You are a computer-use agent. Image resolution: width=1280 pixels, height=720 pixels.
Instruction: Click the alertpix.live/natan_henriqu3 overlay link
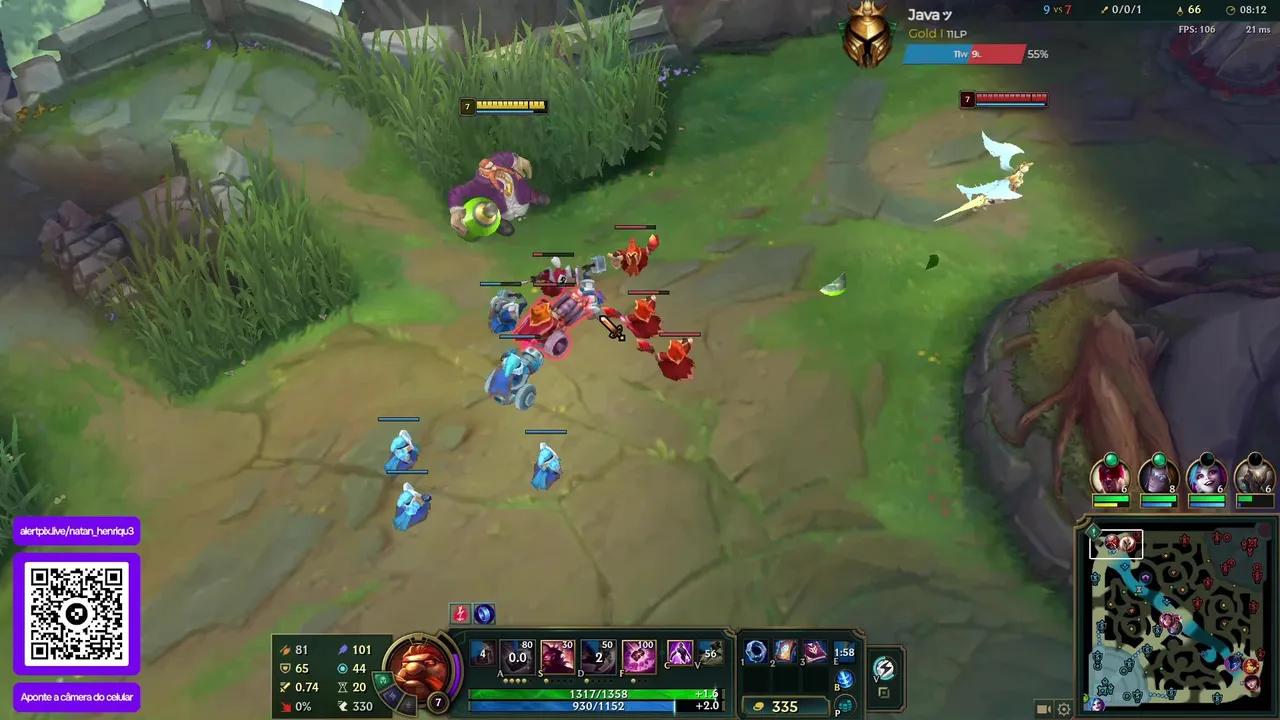tap(75, 530)
